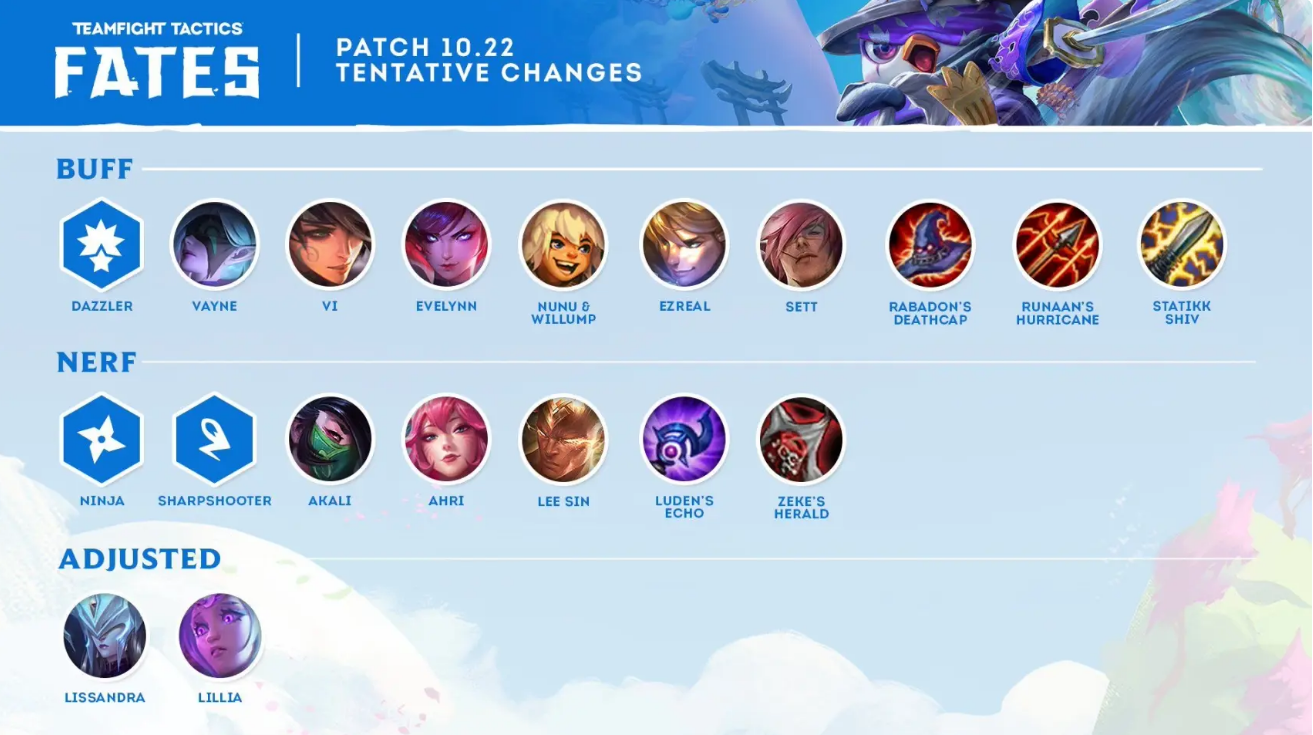Select the Lissandra champion portrait
This screenshot has height=735, width=1313.
pos(105,636)
